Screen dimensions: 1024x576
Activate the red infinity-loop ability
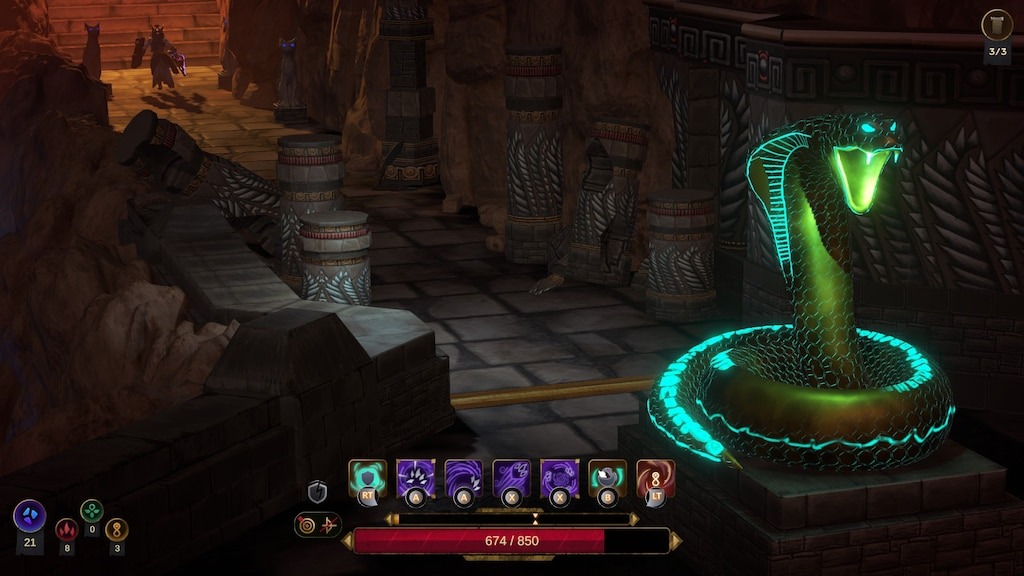(x=655, y=477)
